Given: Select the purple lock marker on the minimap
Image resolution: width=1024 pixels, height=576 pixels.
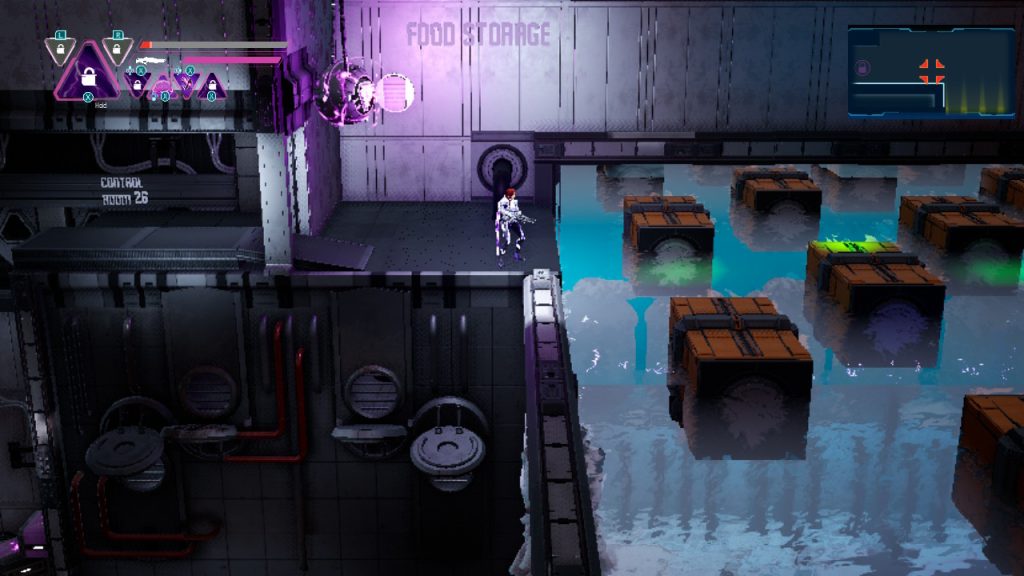Looking at the screenshot, I should (x=863, y=68).
